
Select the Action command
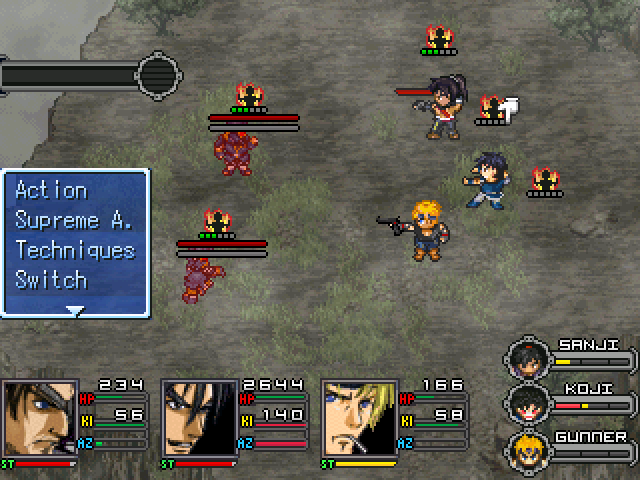click(51, 190)
